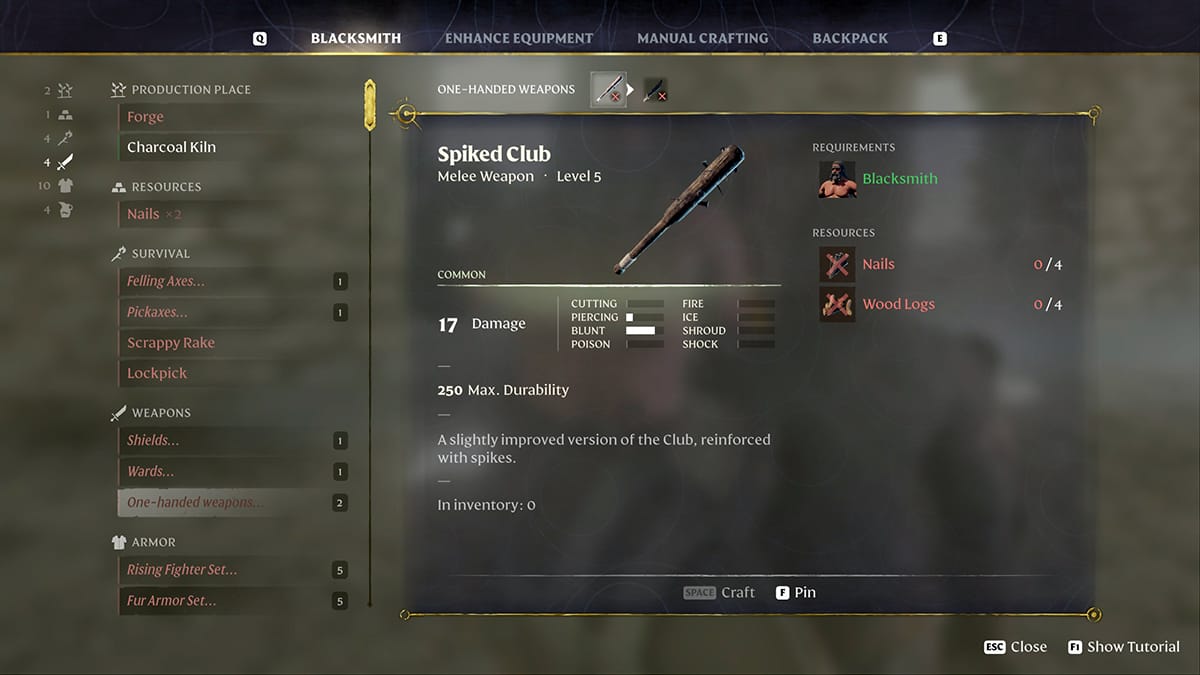Viewport: 1200px width, 675px height.
Task: Expand the Rising Fighter Set armor
Action: point(183,570)
